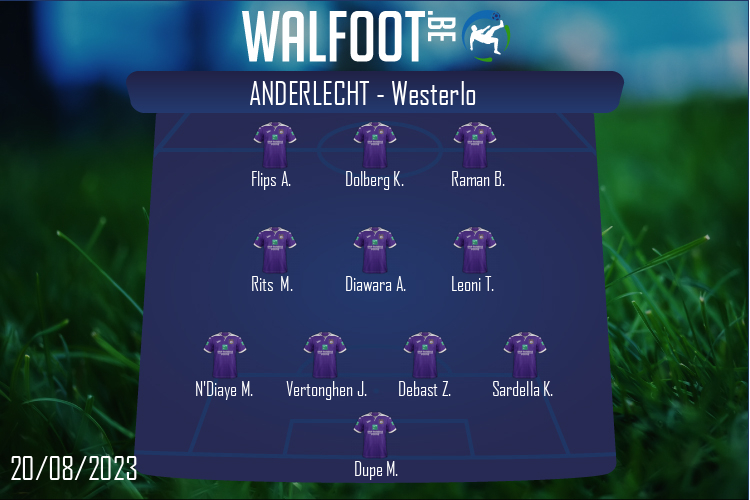Pick Vertonghen J. in the back line
The height and width of the screenshot is (500, 750).
325,355
